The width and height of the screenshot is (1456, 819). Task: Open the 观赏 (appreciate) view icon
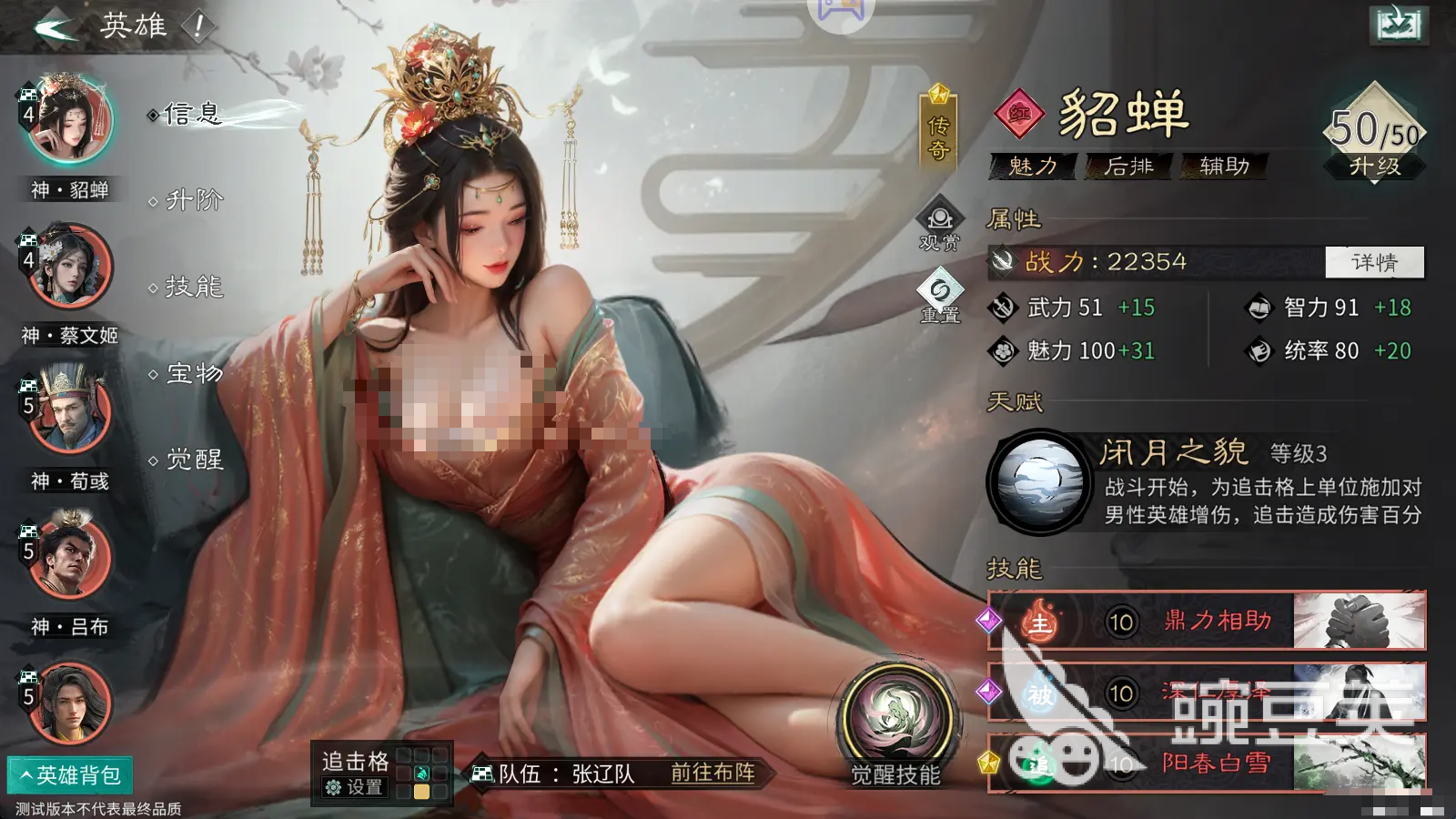point(938,227)
